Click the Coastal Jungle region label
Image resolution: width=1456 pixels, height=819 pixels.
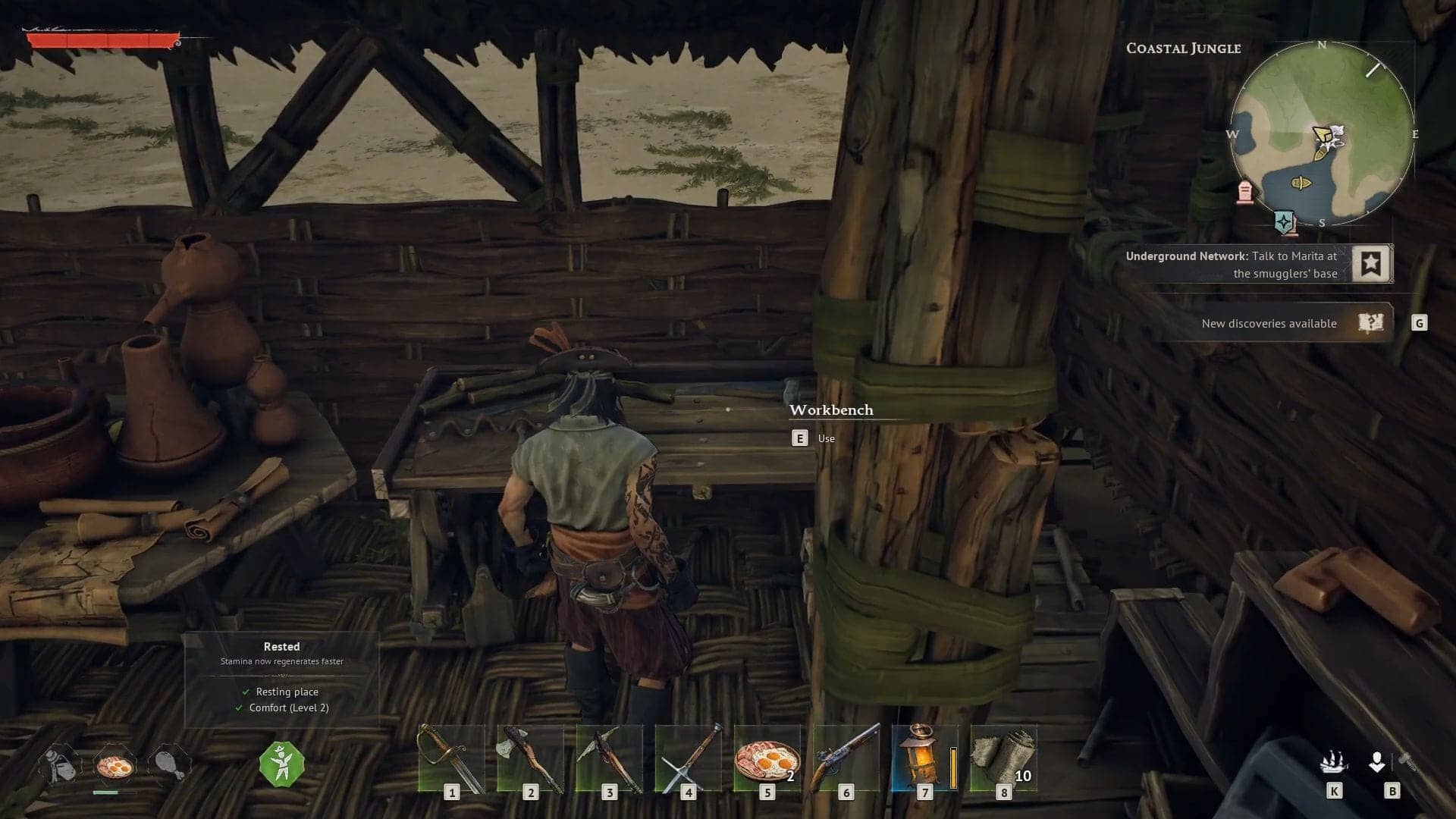click(1183, 48)
